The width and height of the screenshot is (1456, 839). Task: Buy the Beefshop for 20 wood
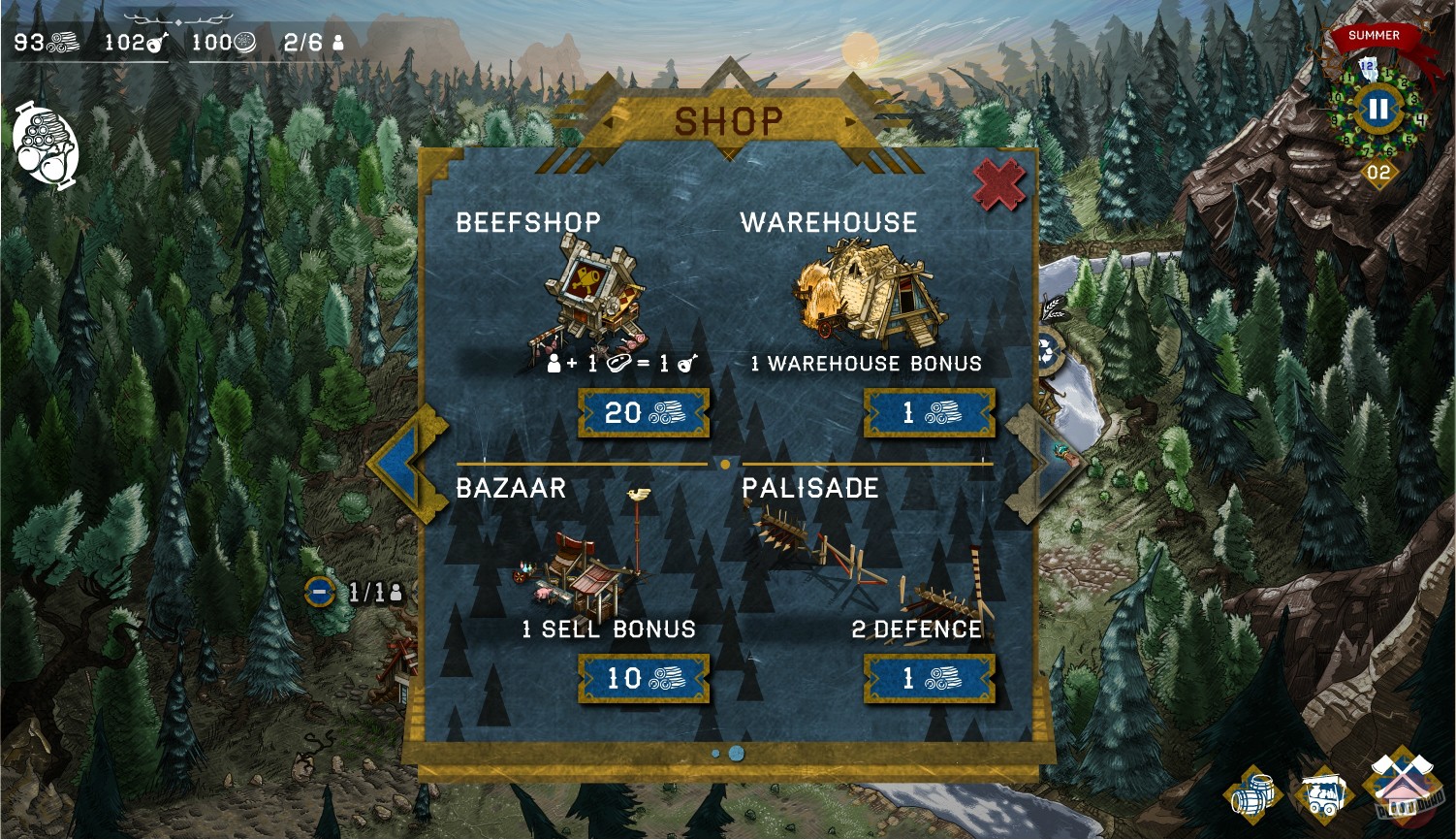[x=643, y=414]
